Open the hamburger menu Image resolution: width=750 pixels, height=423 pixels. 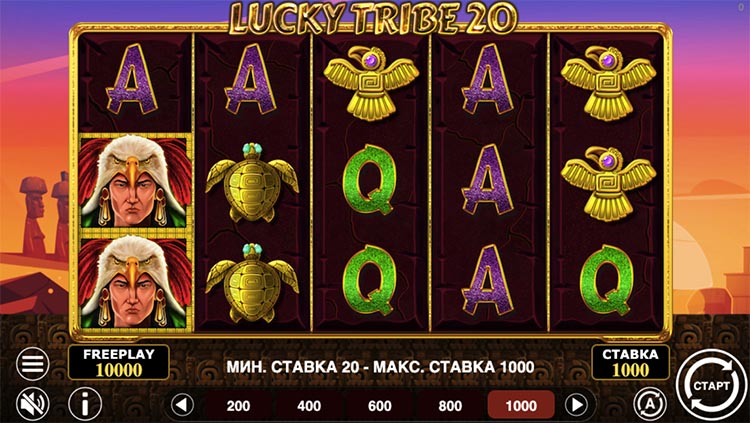[33, 364]
